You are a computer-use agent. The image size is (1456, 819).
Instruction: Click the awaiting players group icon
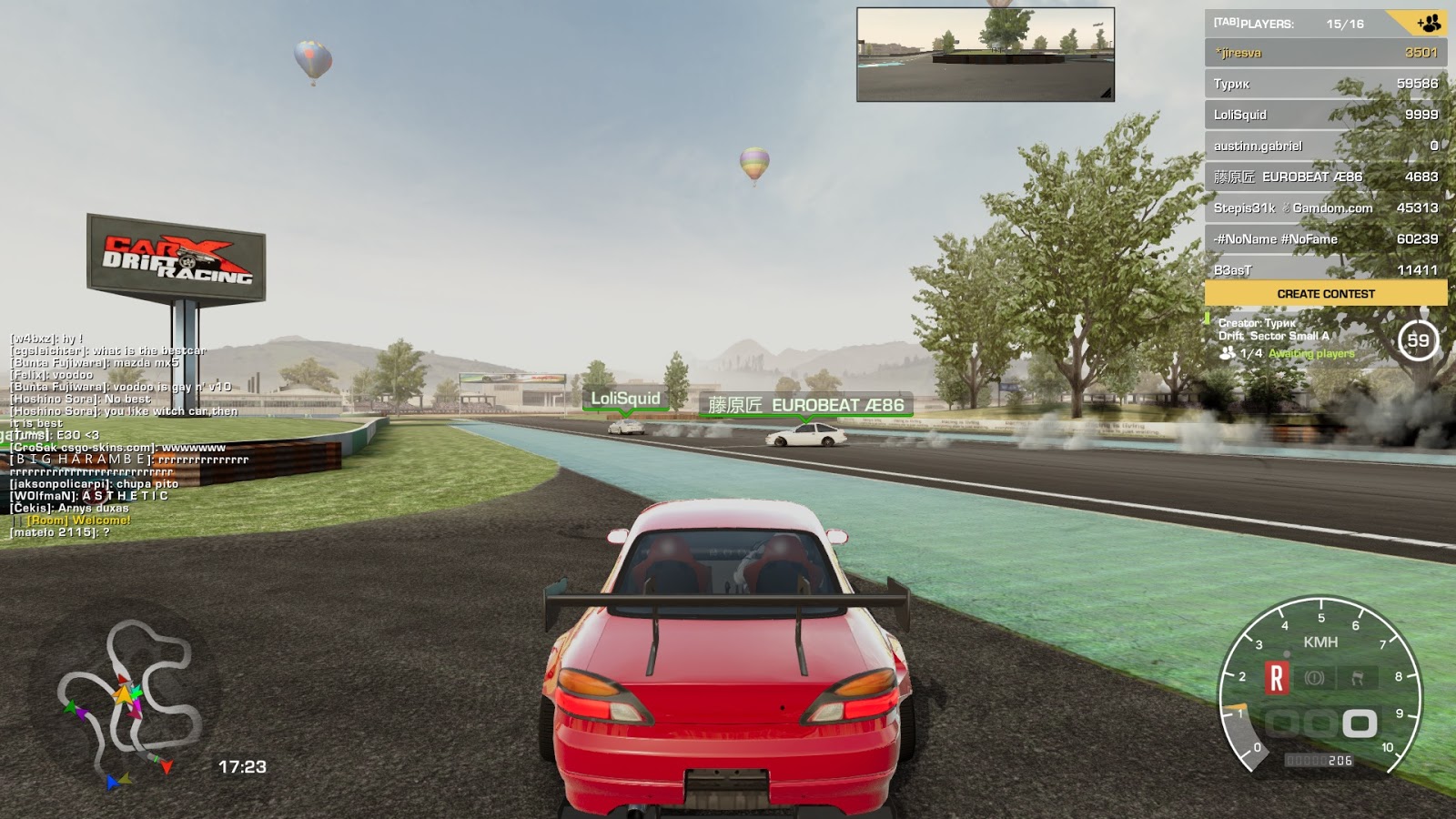(x=1226, y=353)
